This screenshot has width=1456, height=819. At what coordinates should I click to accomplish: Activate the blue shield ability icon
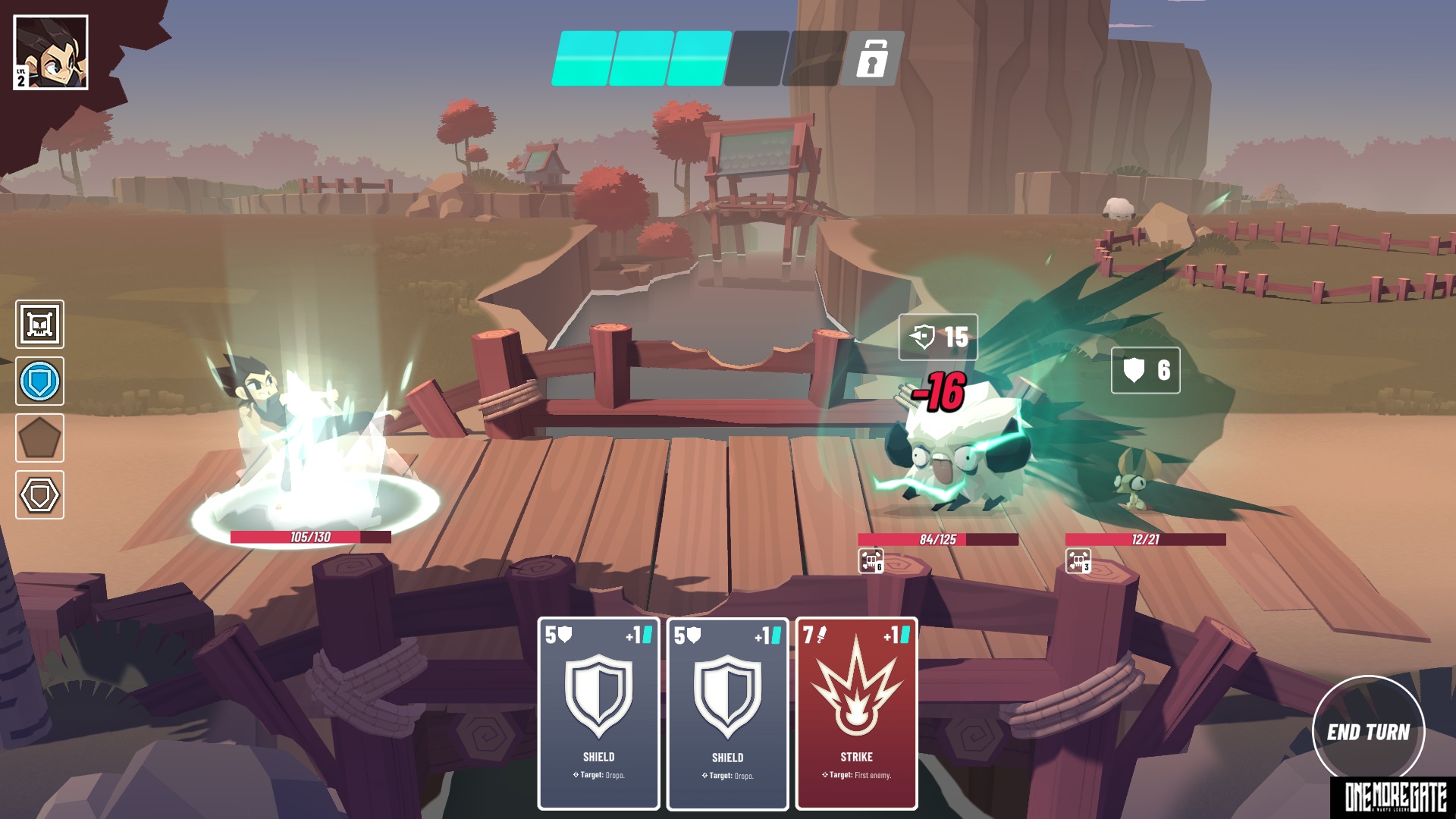(40, 381)
